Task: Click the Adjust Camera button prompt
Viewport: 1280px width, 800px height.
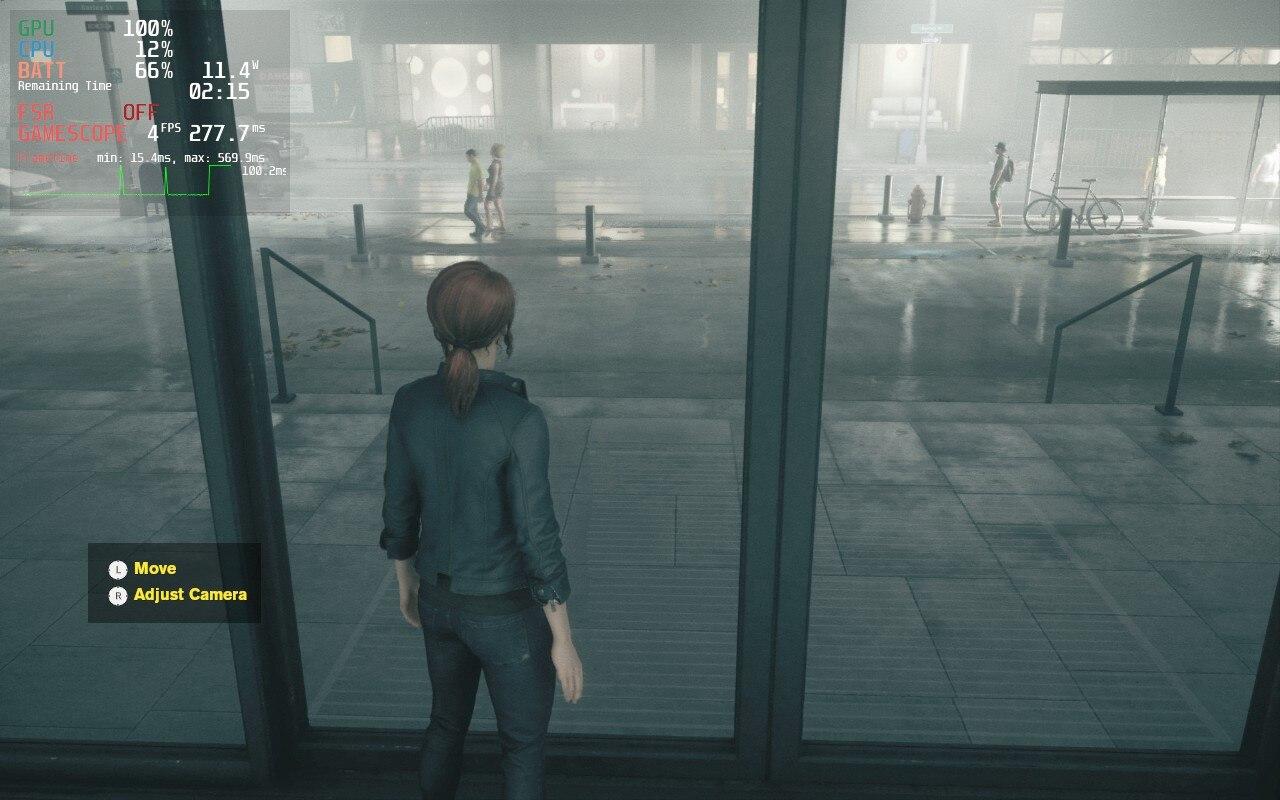Action: [191, 593]
